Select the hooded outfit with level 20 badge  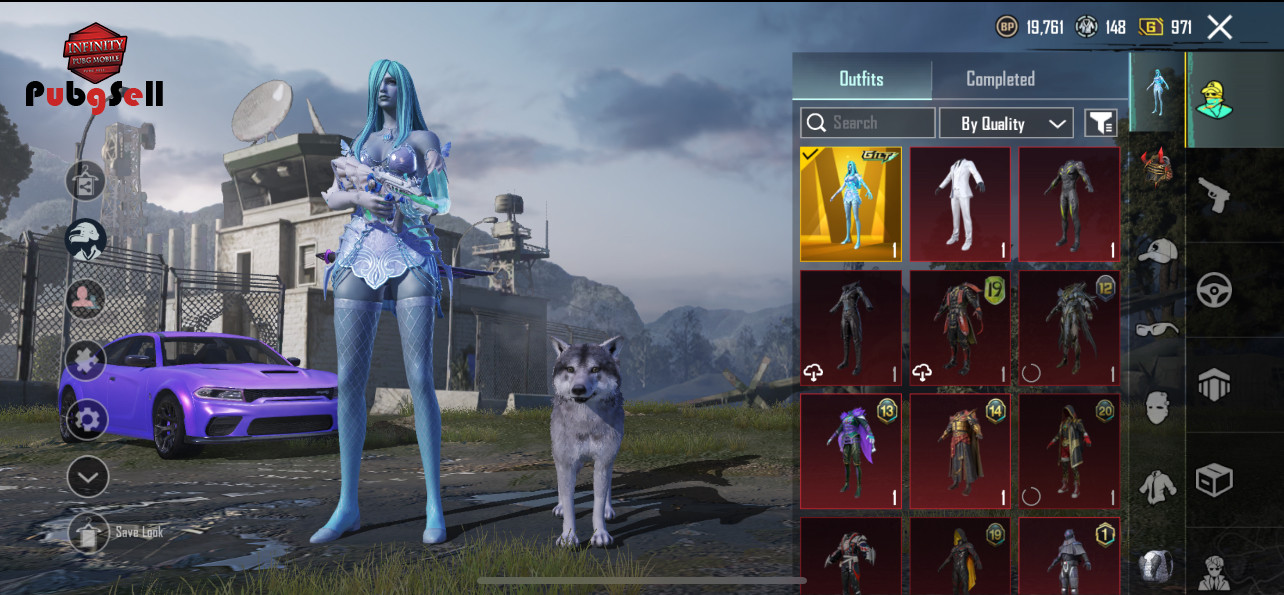1069,451
